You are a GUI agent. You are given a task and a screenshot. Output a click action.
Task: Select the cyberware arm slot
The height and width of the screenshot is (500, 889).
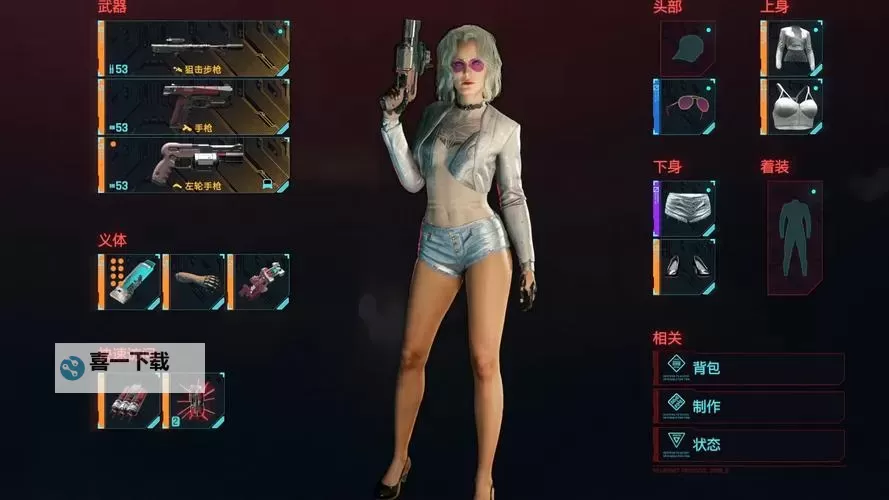[195, 281]
